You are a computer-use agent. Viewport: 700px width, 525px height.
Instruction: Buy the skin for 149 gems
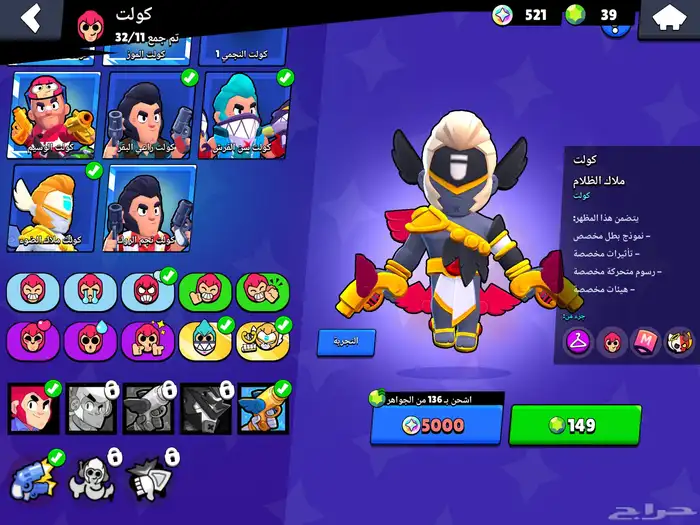pos(574,425)
